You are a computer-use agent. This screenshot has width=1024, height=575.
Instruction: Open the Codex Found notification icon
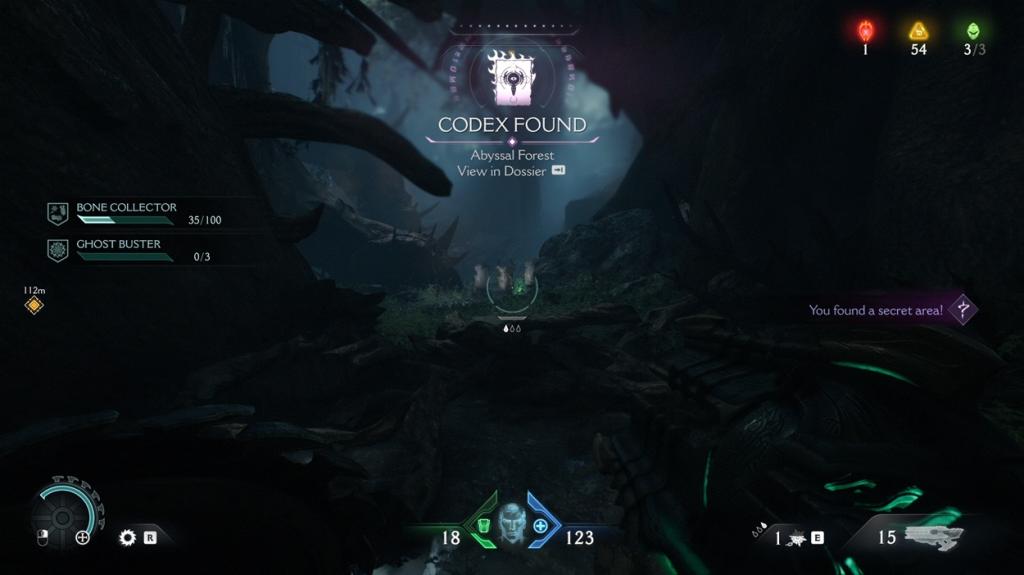511,78
